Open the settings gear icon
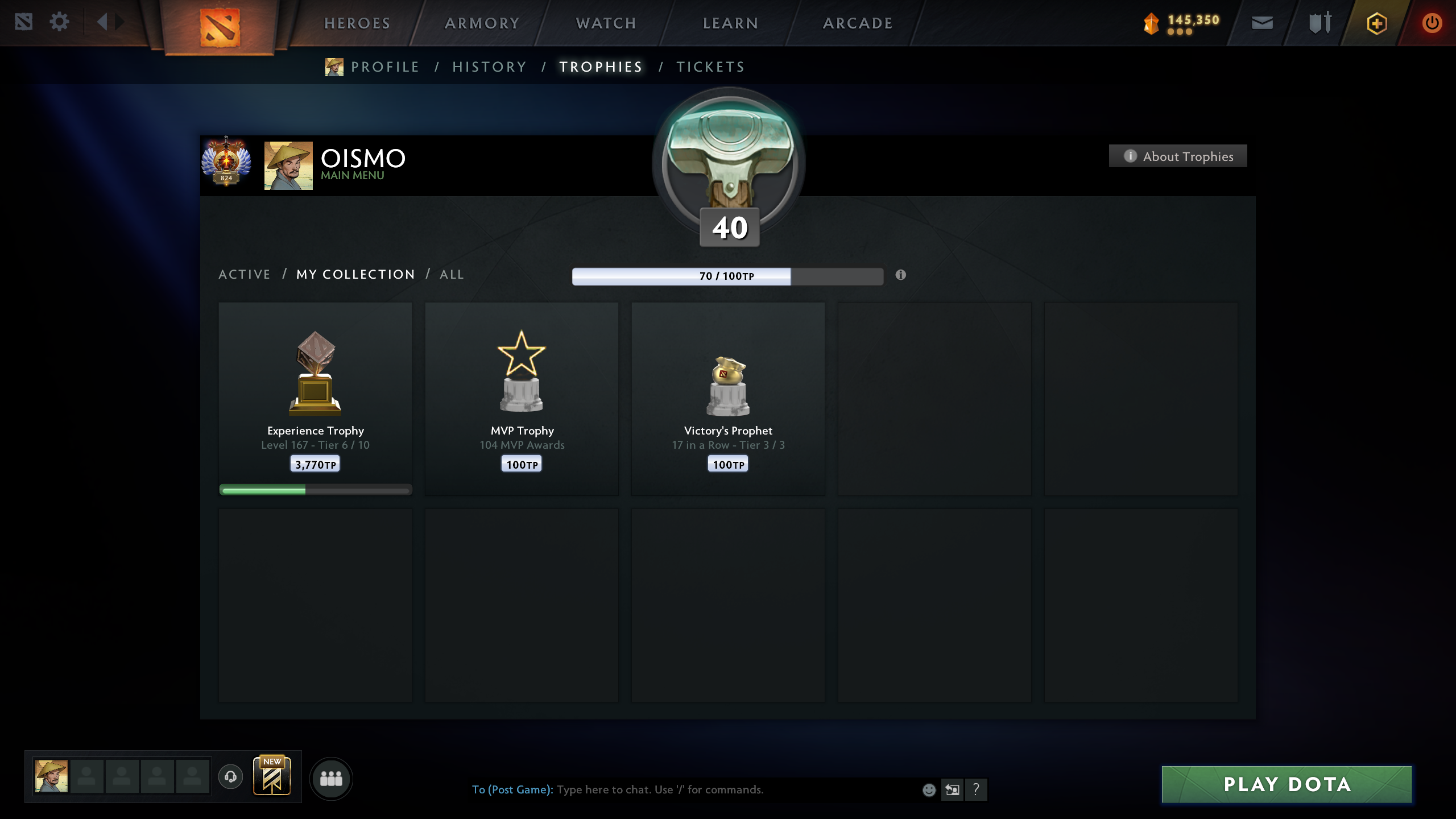Image resolution: width=1456 pixels, height=819 pixels. (59, 22)
